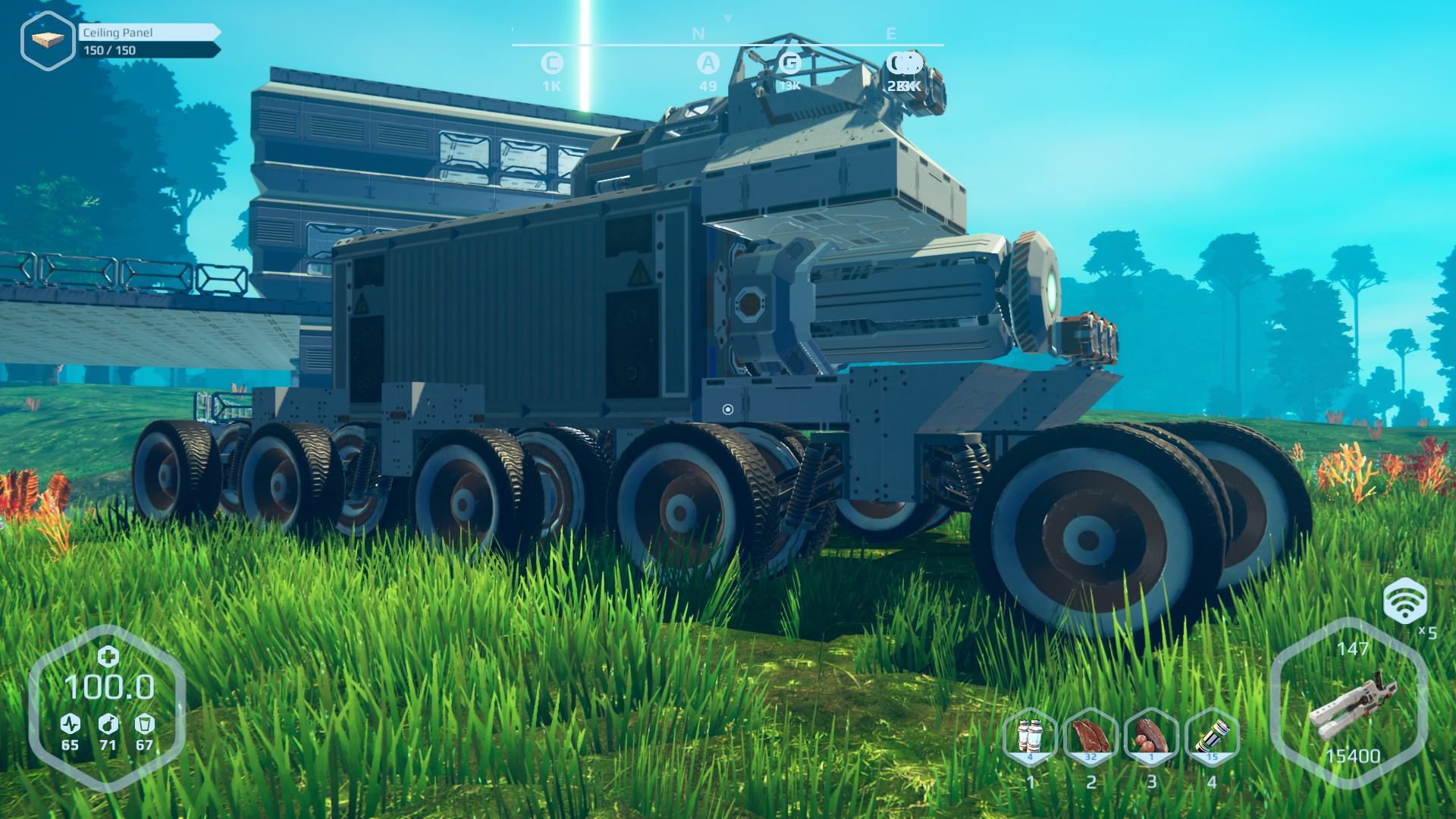Viewport: 1456px width, 819px height.
Task: Click the Ceiling Panel block icon
Action: point(47,40)
